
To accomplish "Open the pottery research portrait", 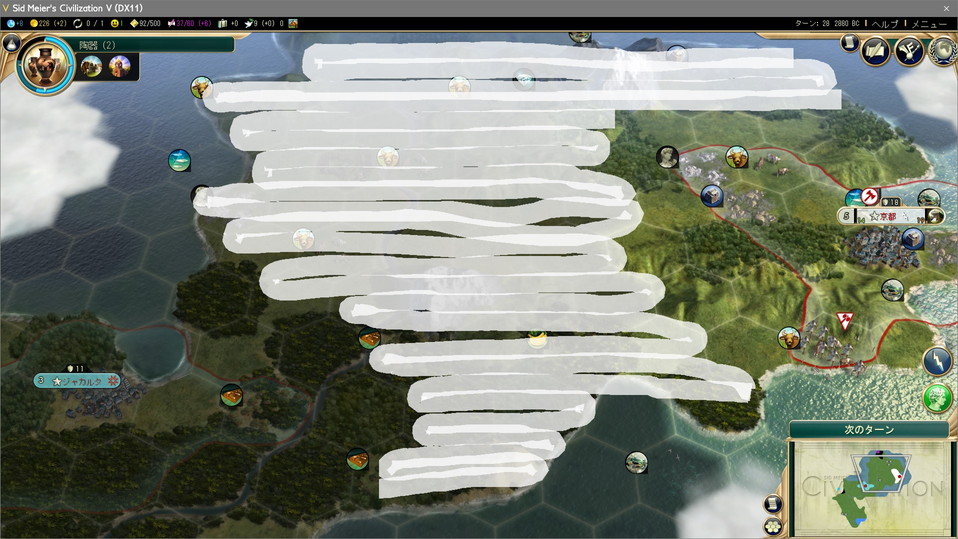I will coord(45,66).
